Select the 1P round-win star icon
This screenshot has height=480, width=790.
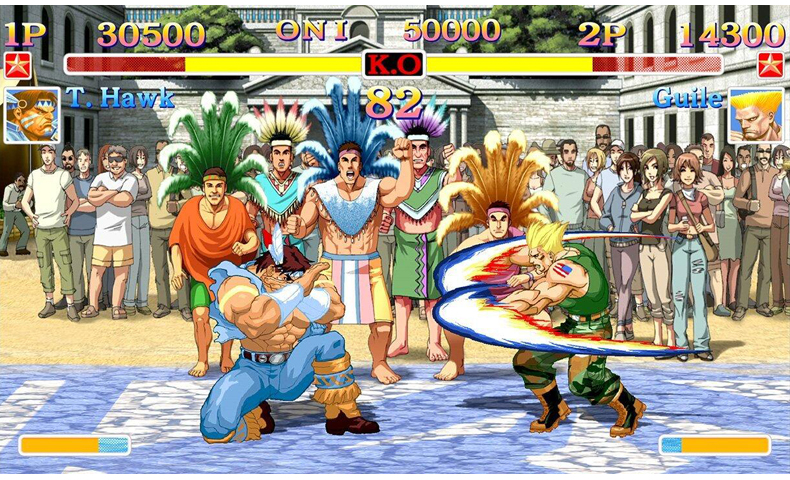(17, 66)
